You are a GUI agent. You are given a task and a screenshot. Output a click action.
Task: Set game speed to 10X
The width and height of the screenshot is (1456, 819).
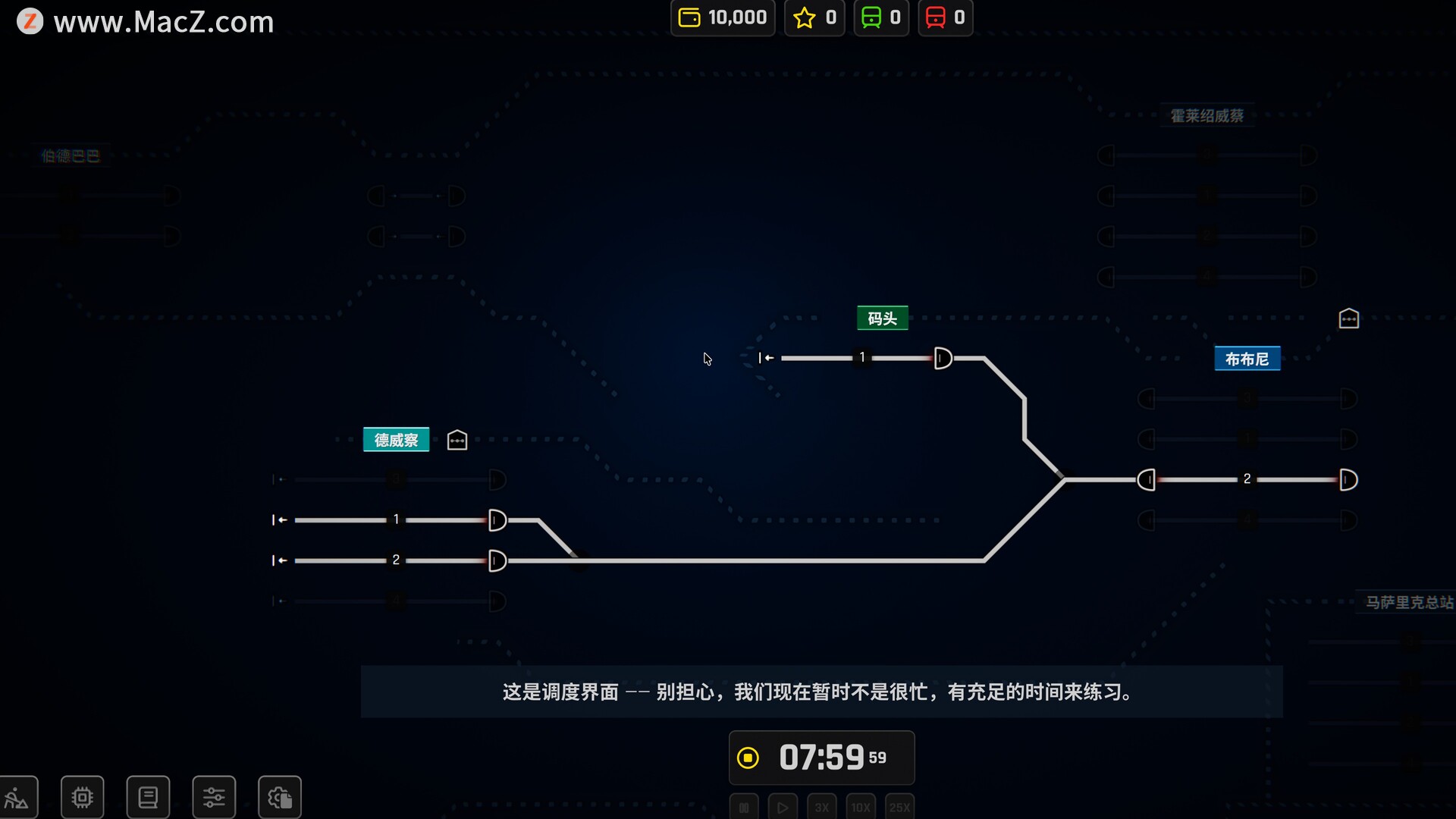tap(861, 808)
